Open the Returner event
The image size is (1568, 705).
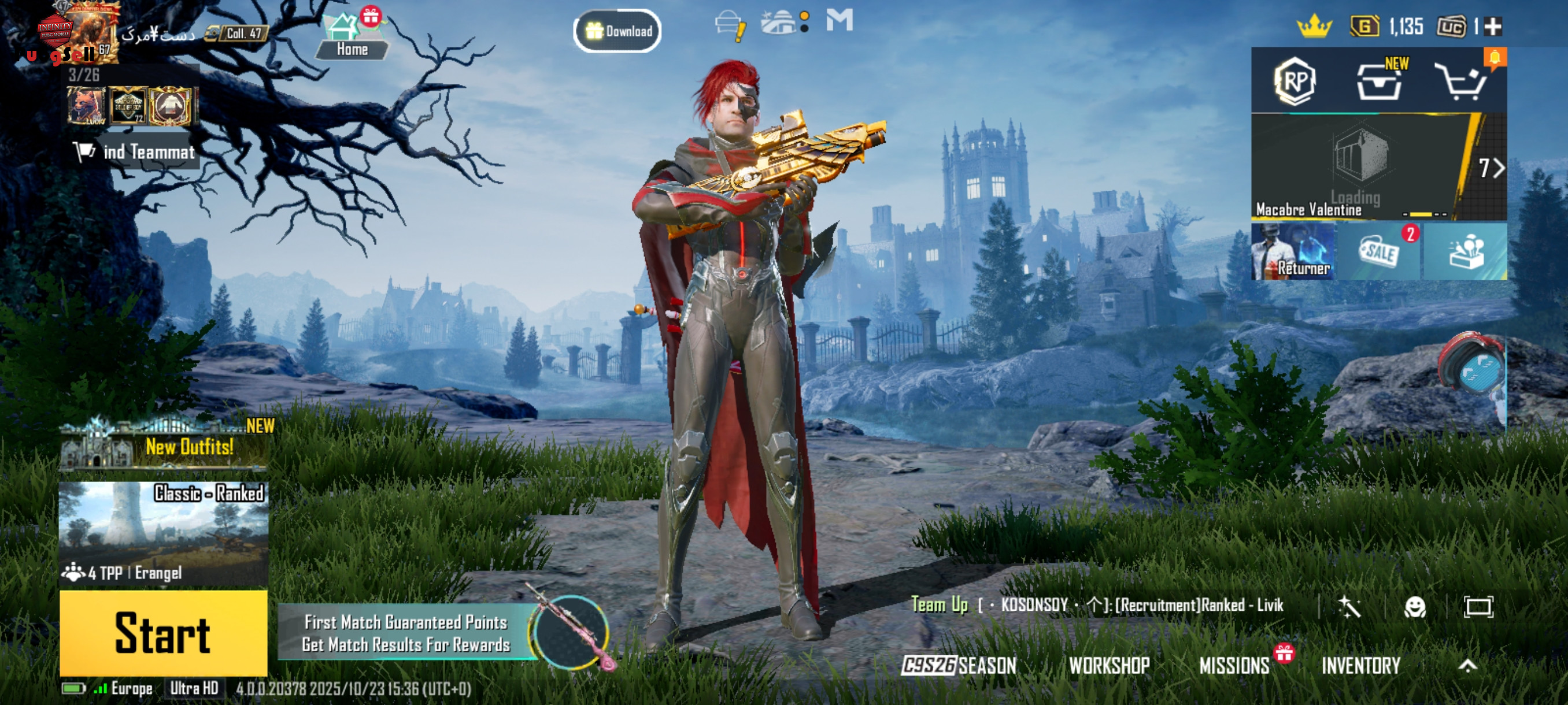tap(1293, 252)
